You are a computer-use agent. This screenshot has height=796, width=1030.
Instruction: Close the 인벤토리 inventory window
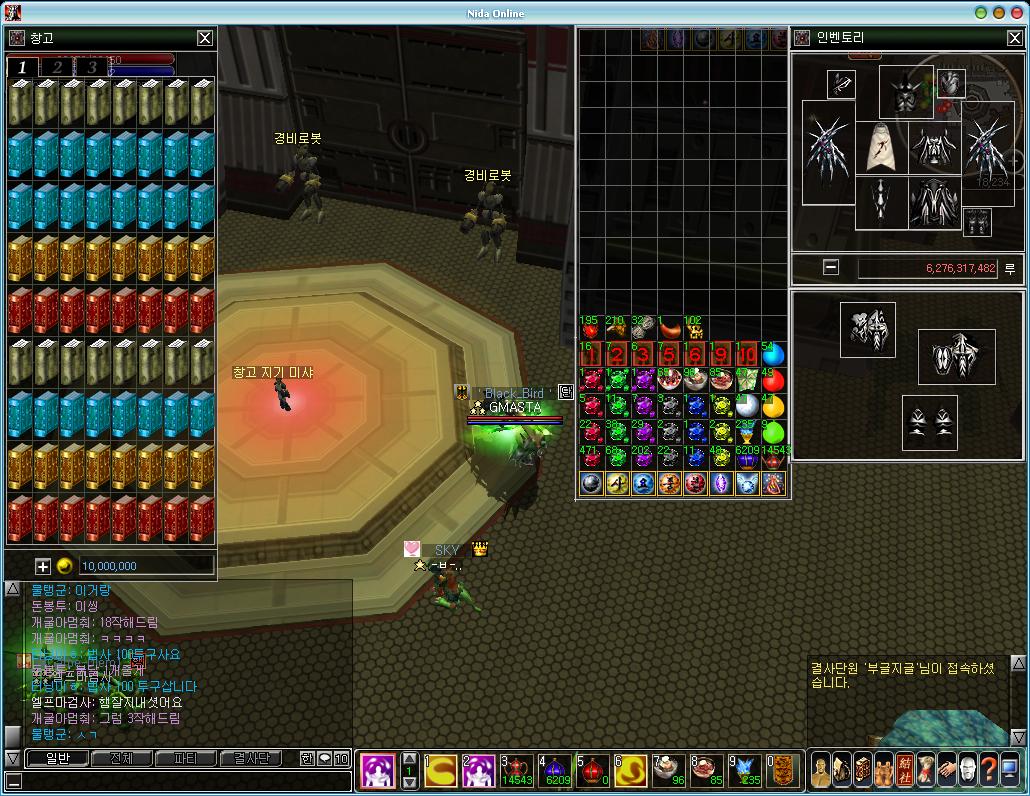[x=1014, y=38]
